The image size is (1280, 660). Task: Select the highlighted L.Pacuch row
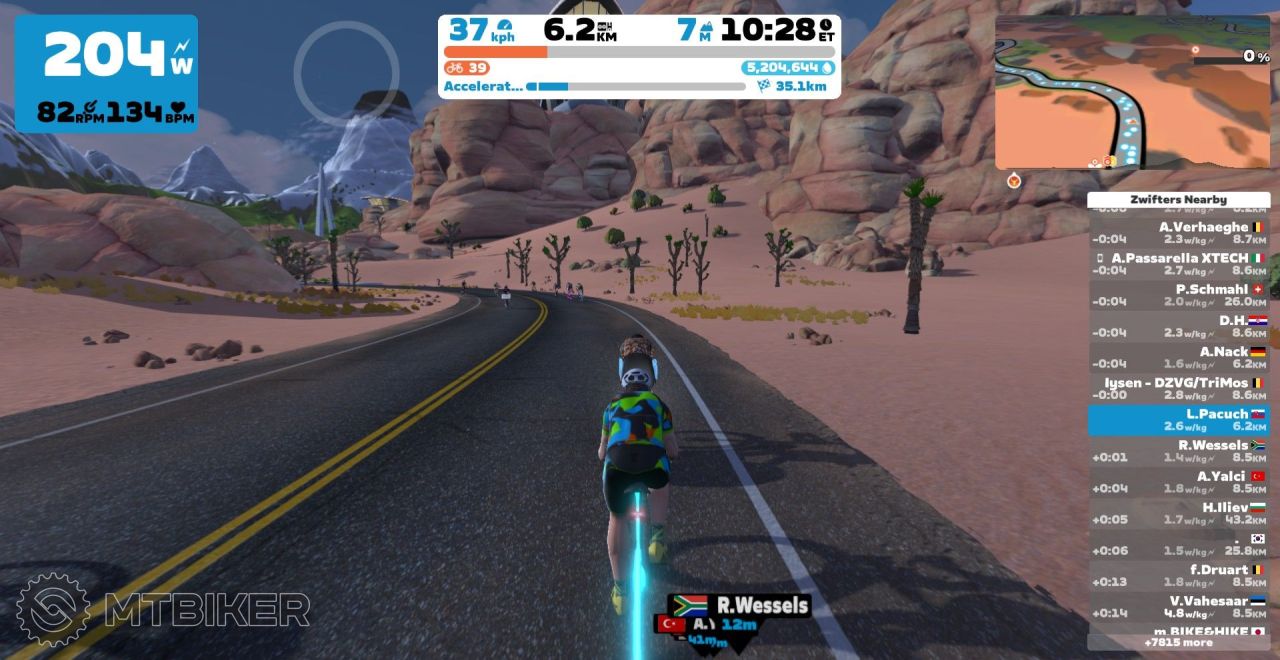click(x=1178, y=419)
